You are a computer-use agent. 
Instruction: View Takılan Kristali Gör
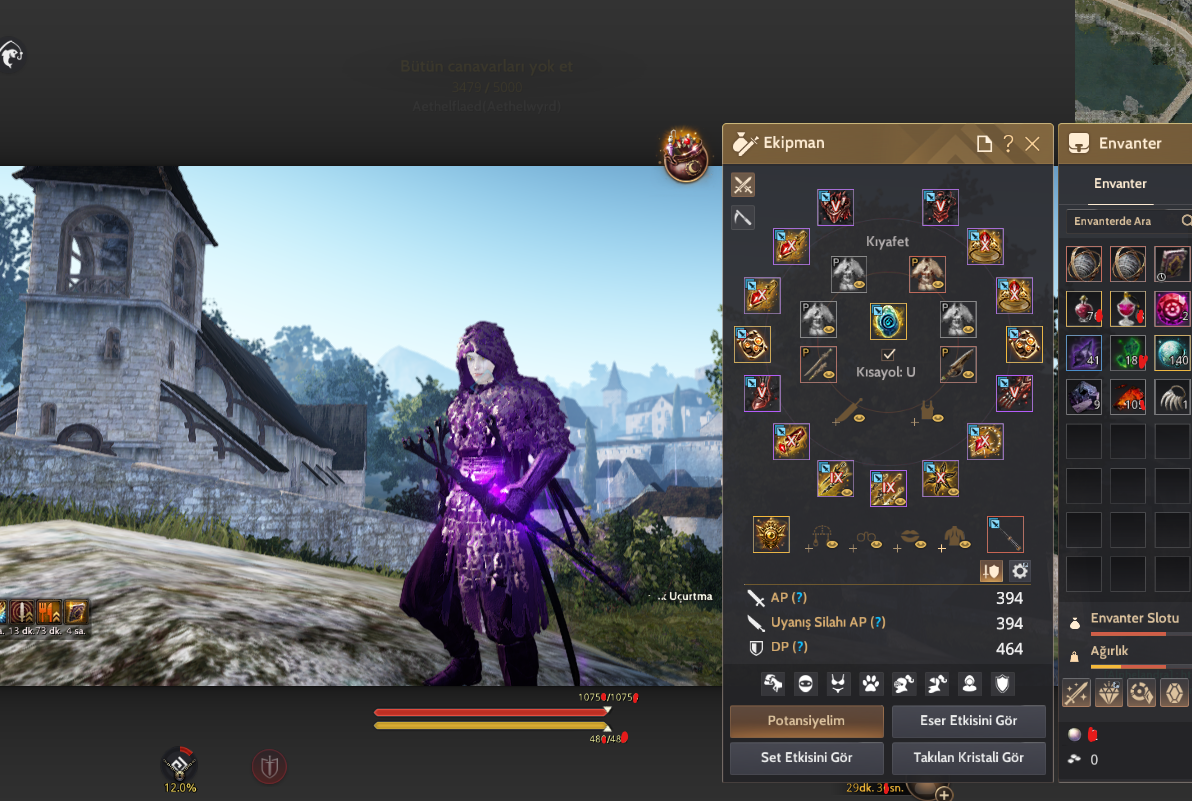tap(968, 757)
